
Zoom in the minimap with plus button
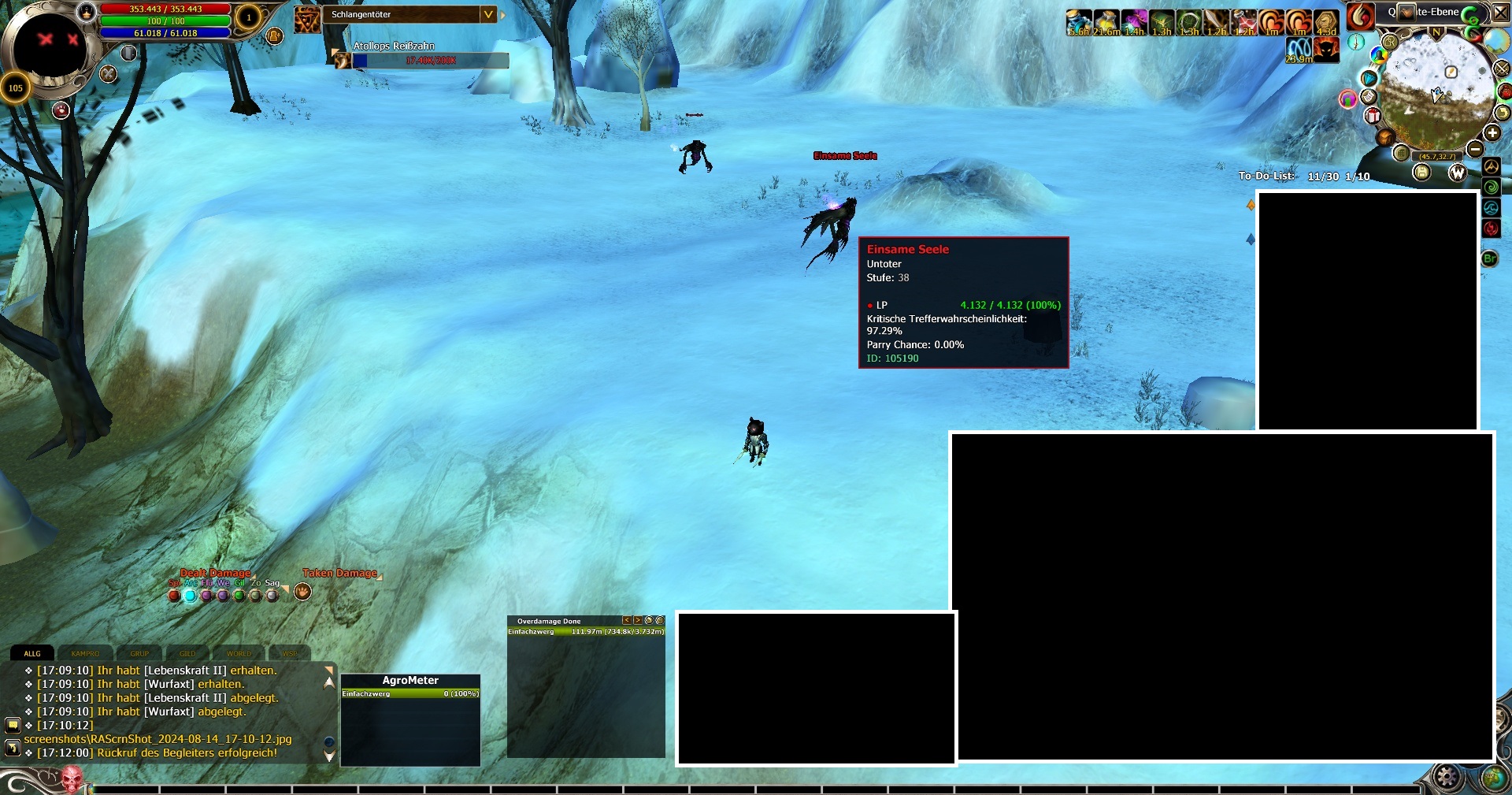1492,132
